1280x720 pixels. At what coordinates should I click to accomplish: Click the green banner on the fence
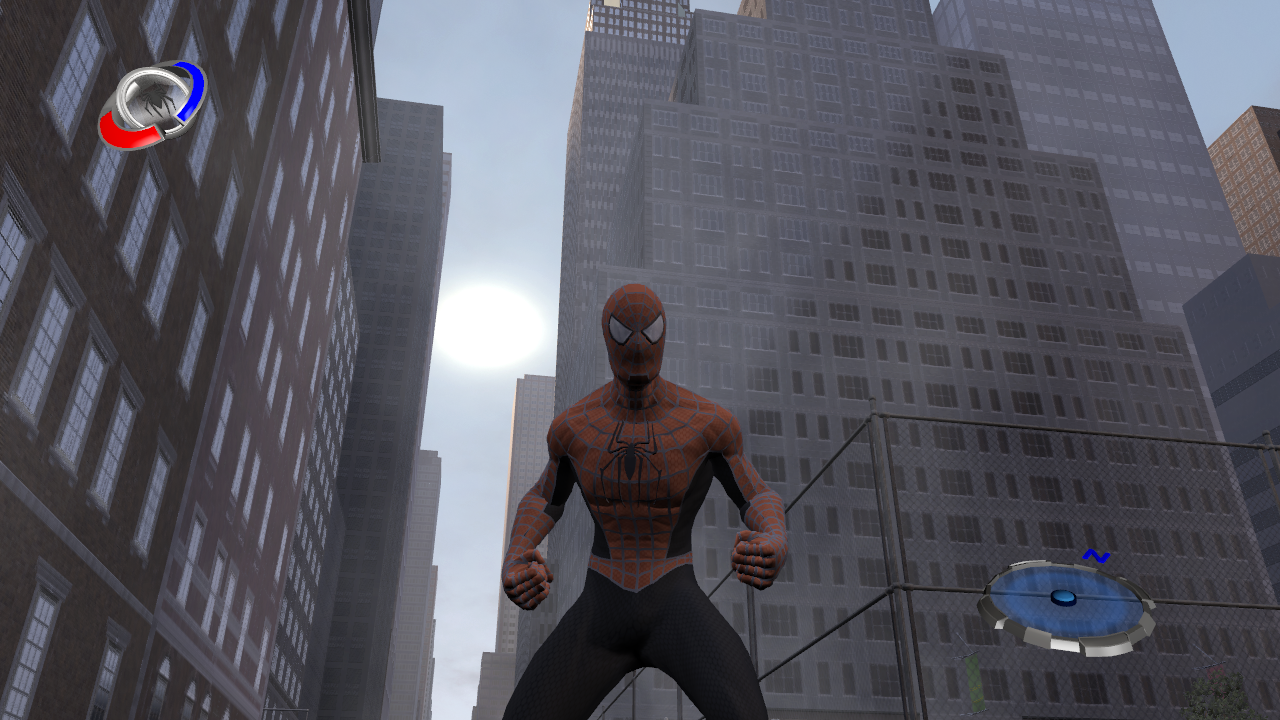(973, 680)
